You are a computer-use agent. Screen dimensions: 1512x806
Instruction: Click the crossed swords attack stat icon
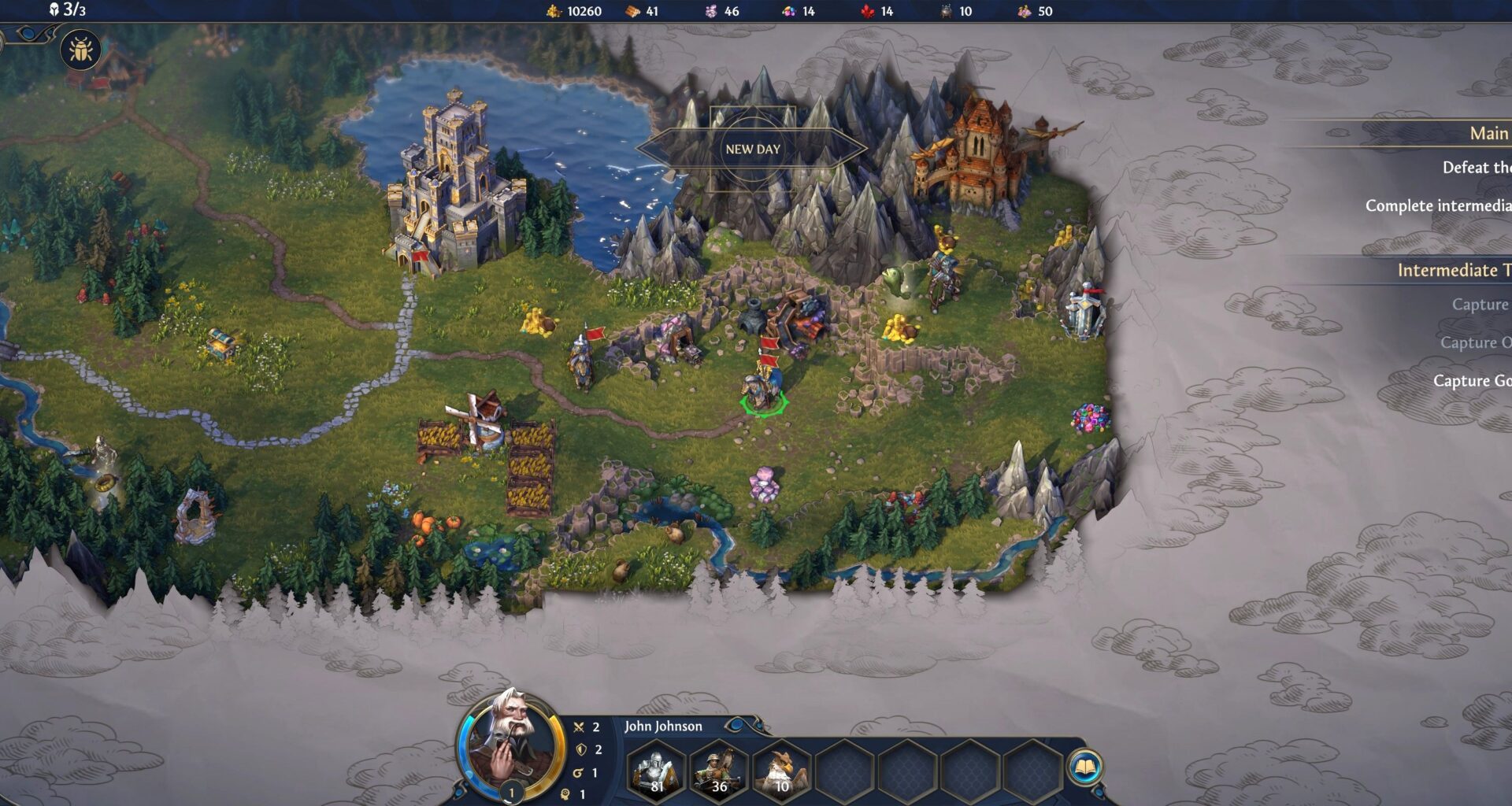coord(578,727)
